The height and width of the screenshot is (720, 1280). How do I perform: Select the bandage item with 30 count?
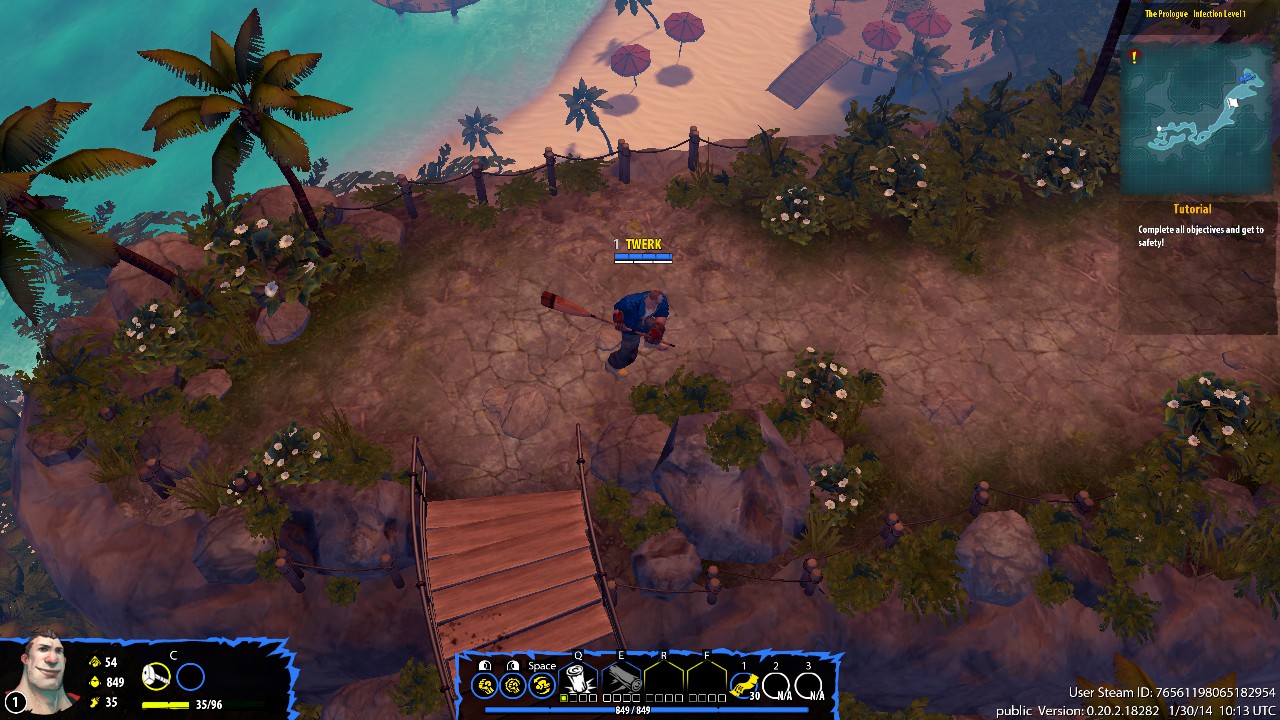point(743,685)
